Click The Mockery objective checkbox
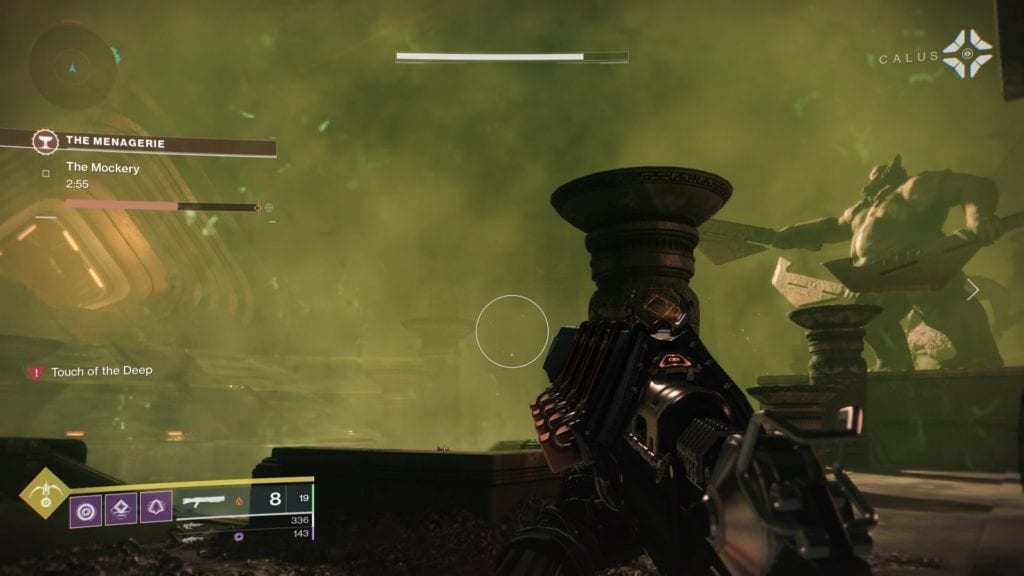This screenshot has height=576, width=1024. [45, 173]
